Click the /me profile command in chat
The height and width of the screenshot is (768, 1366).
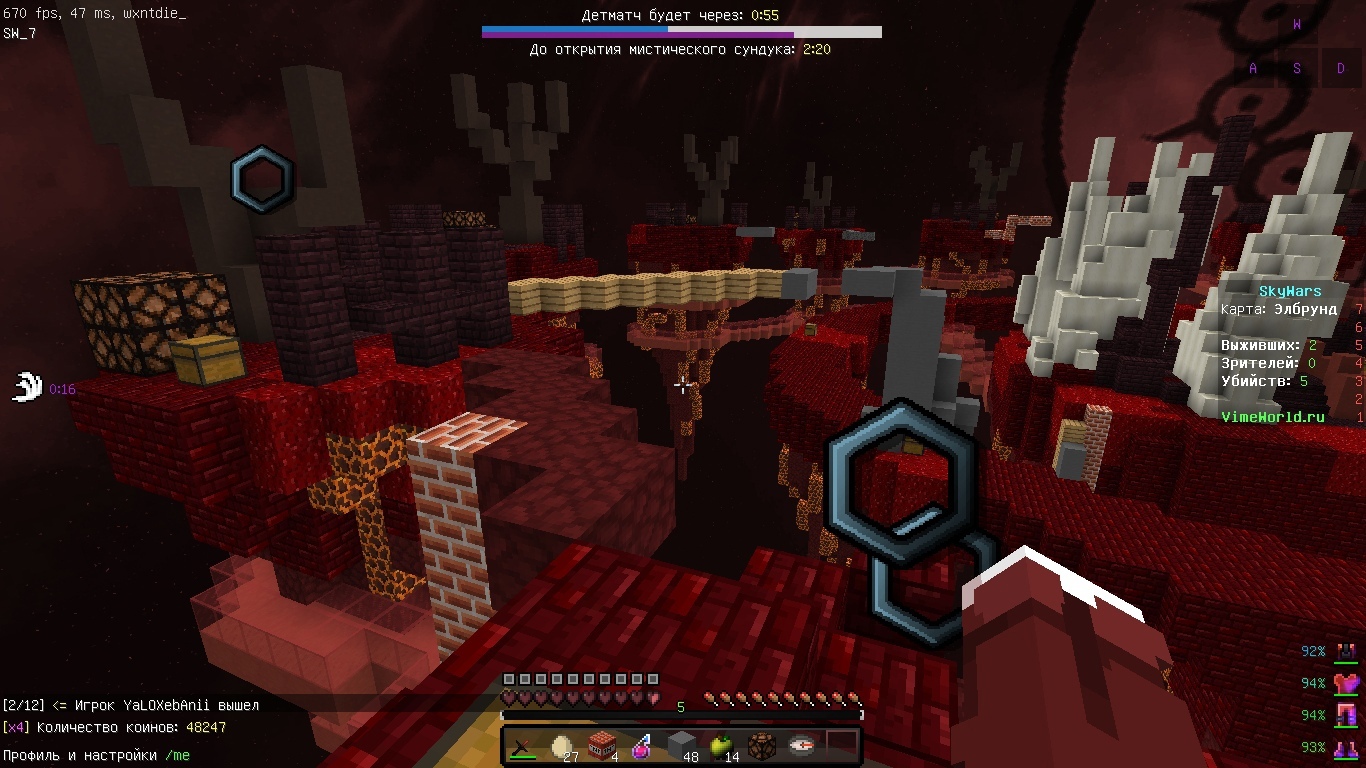point(177,756)
